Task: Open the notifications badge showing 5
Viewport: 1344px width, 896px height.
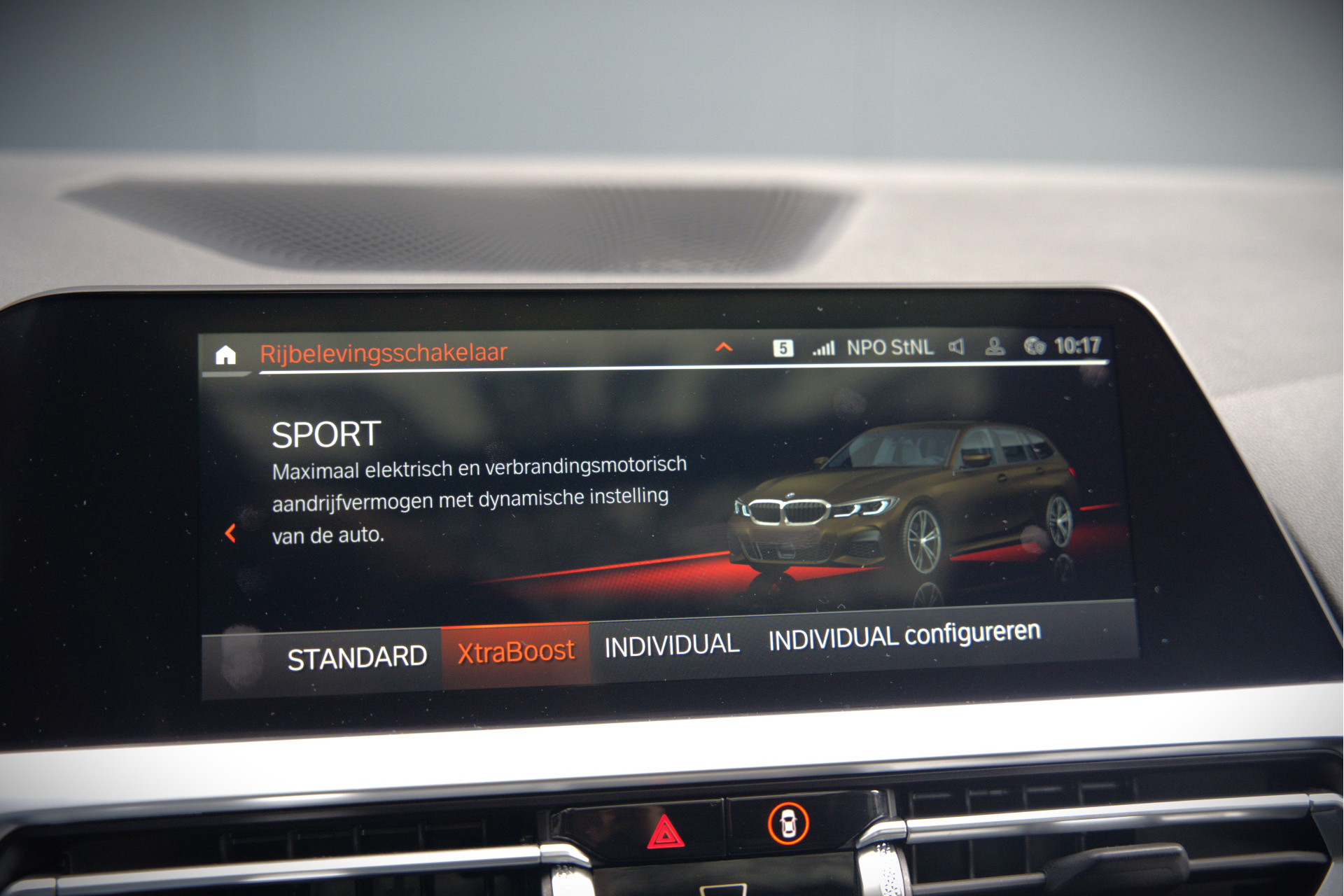Action: [783, 348]
